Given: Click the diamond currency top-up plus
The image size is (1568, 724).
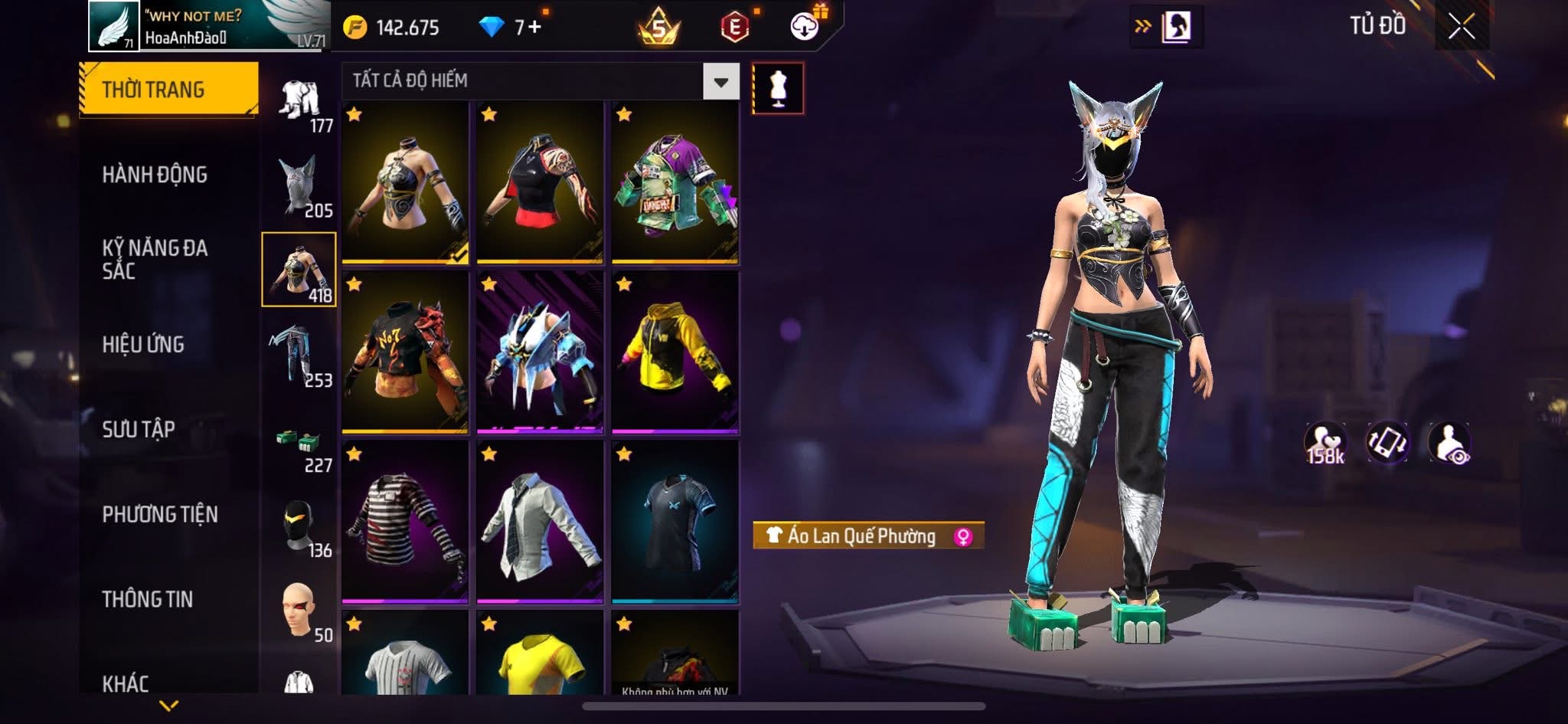Looking at the screenshot, I should 534,28.
